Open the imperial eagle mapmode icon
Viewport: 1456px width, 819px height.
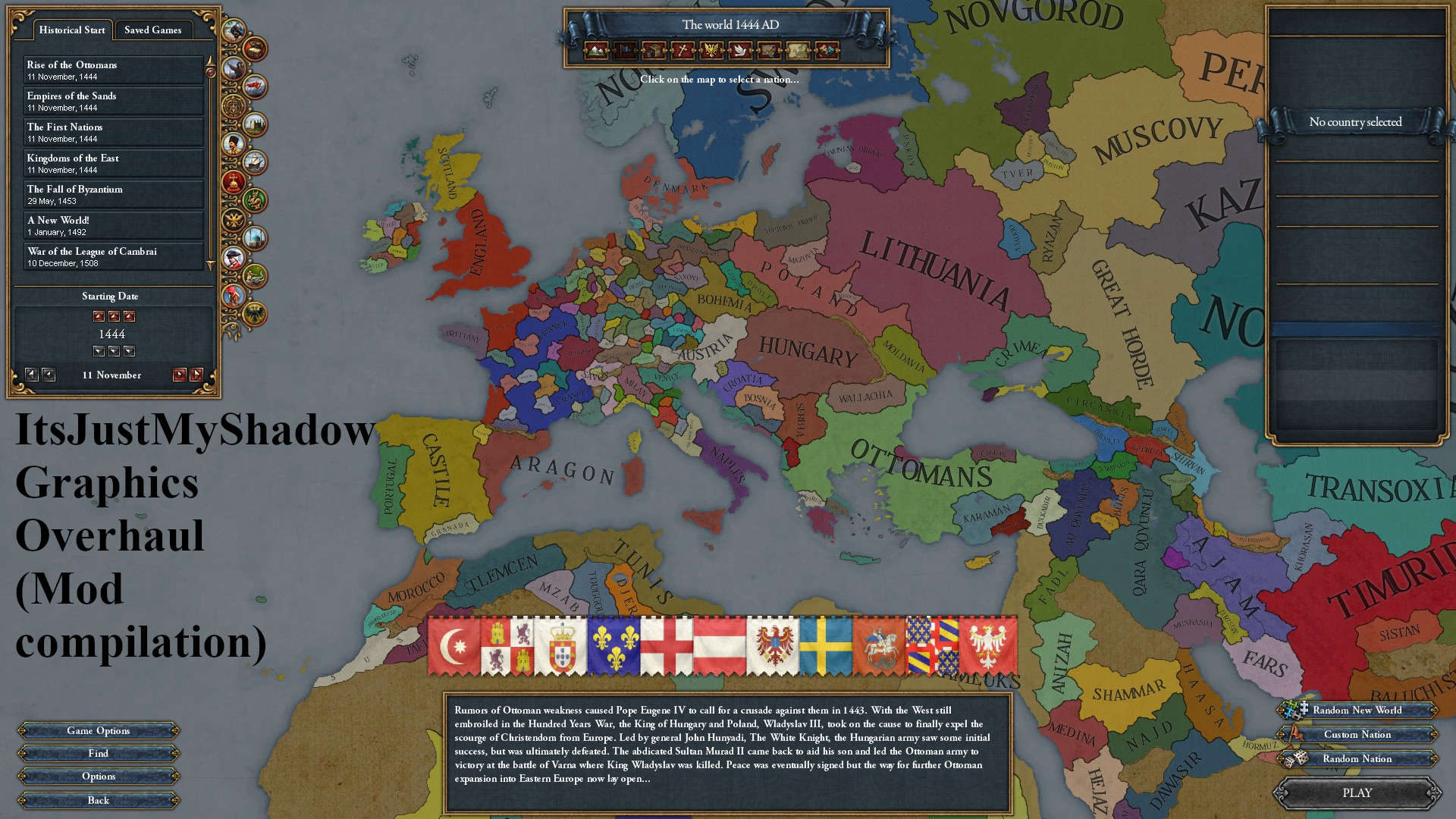pos(711,50)
